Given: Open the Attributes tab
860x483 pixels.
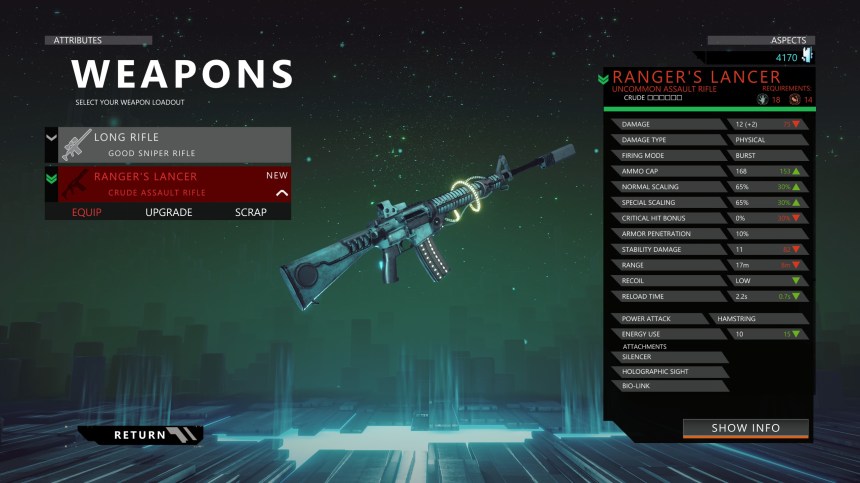Looking at the screenshot, I should click(98, 40).
